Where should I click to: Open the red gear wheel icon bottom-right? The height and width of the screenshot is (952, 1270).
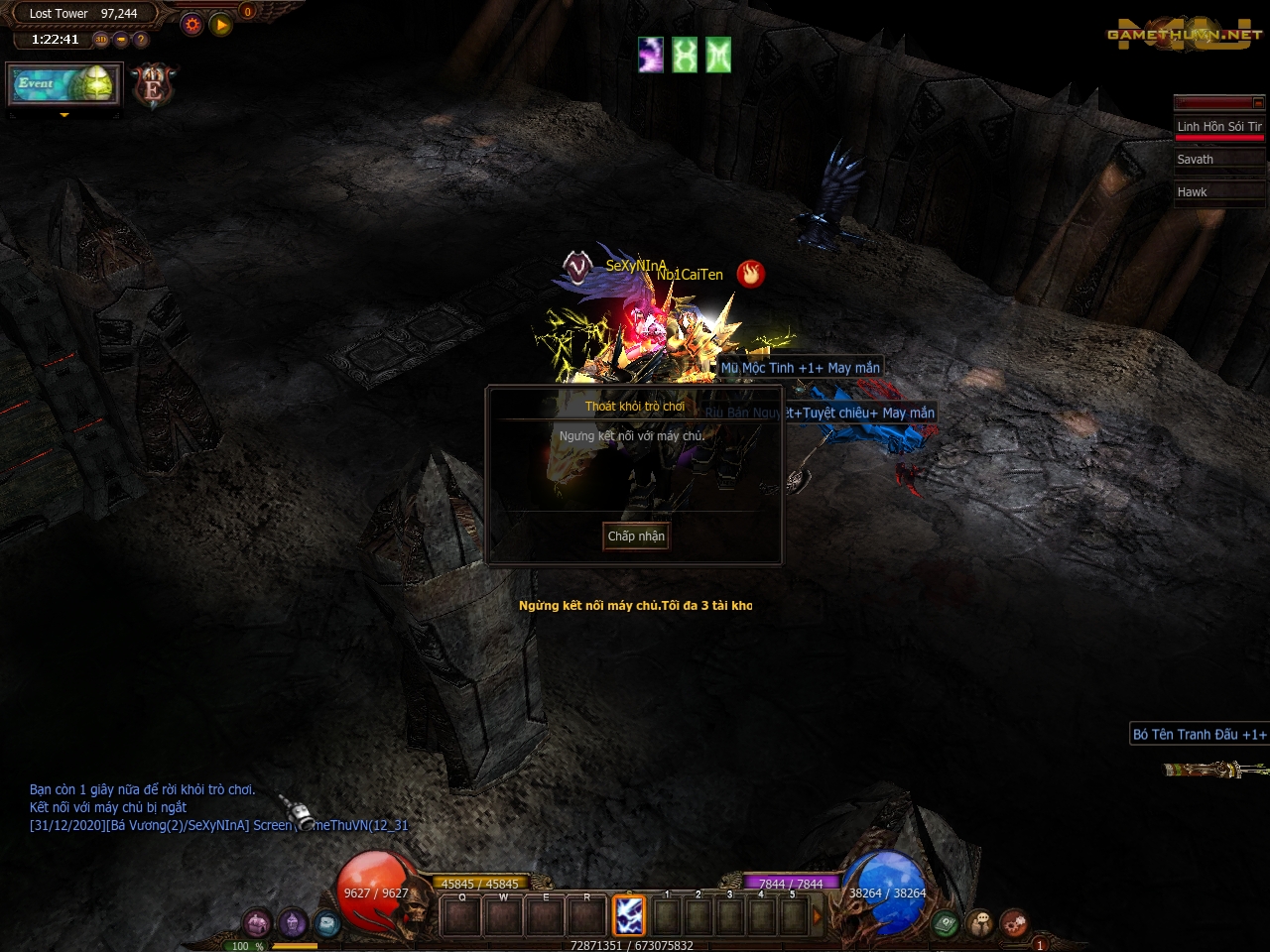coord(1014,922)
